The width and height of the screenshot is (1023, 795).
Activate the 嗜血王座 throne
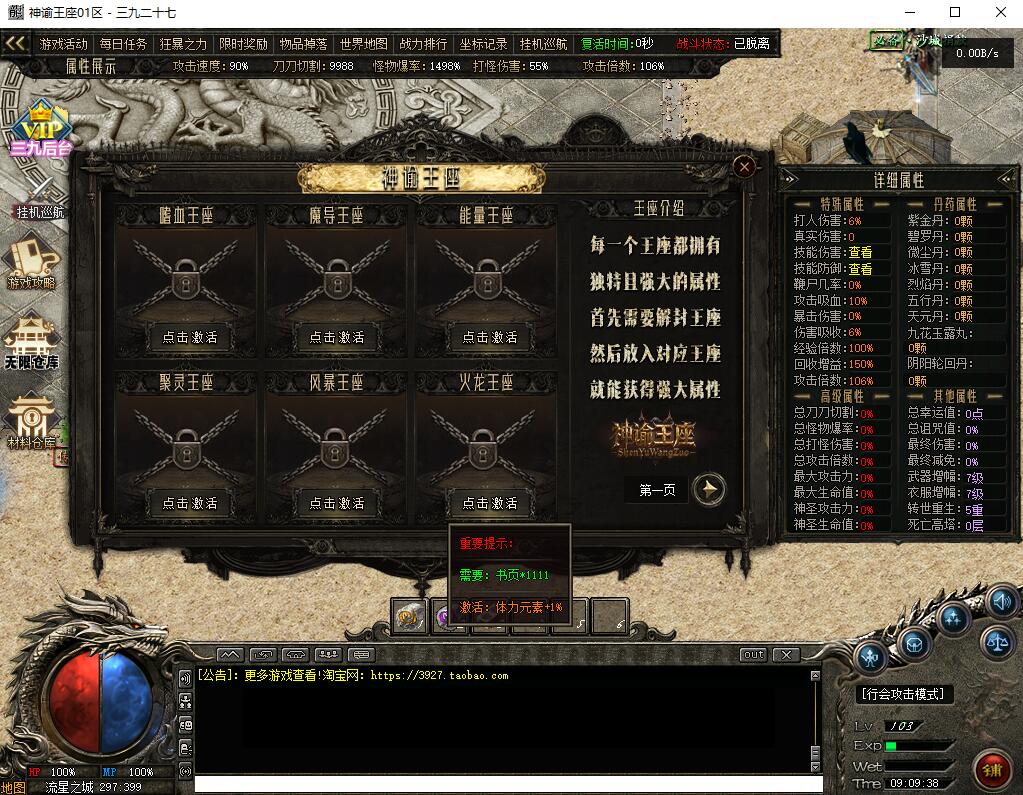(190, 337)
